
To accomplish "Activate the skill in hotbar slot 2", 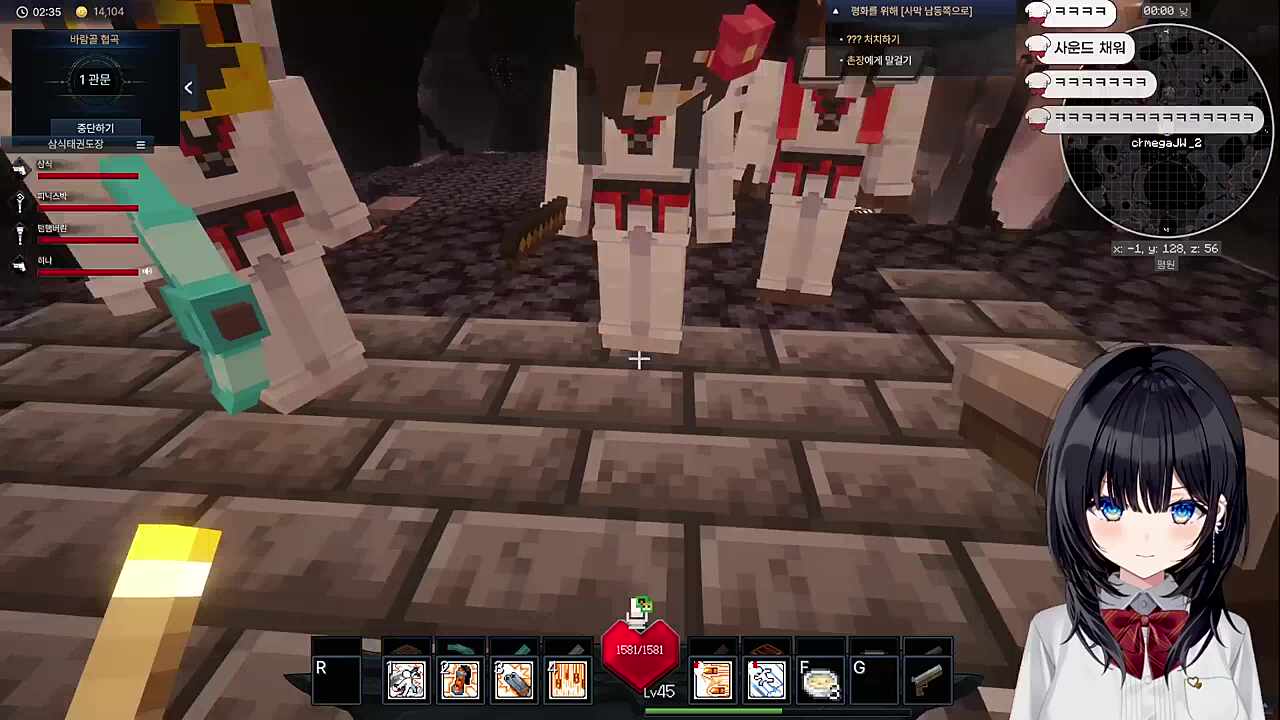I will tap(460, 680).
